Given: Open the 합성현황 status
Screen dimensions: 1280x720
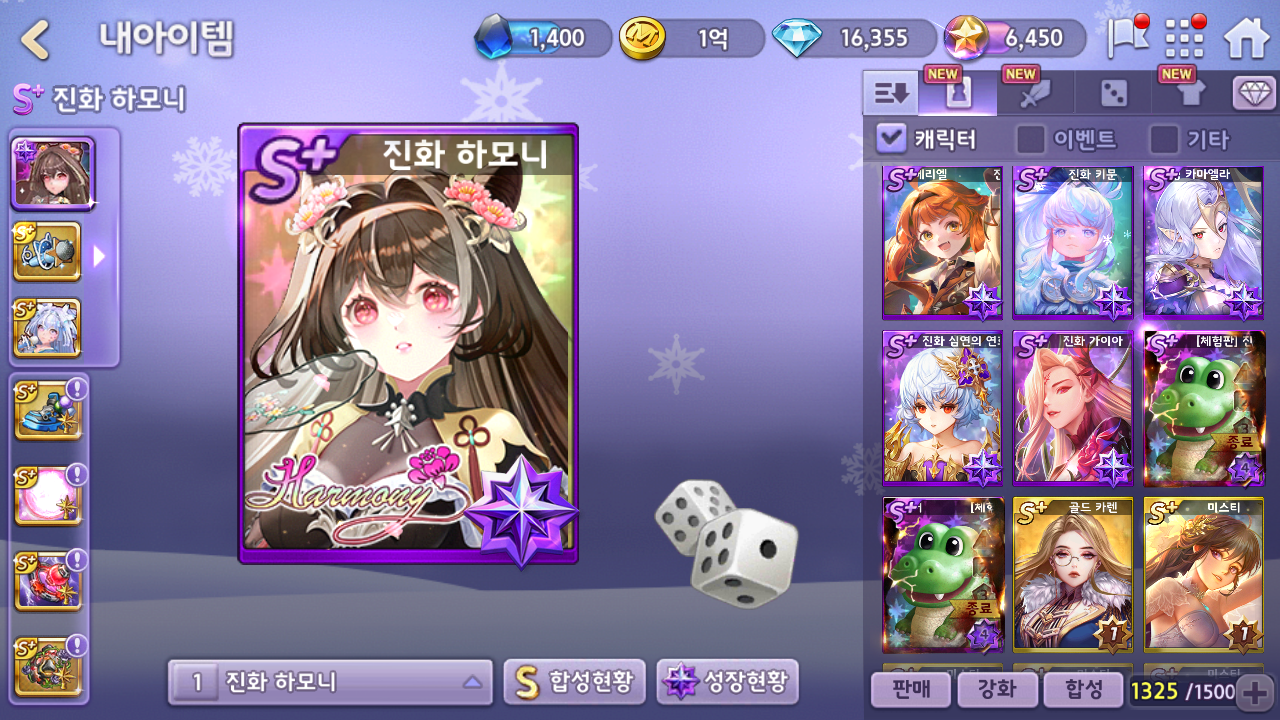Looking at the screenshot, I should (574, 682).
